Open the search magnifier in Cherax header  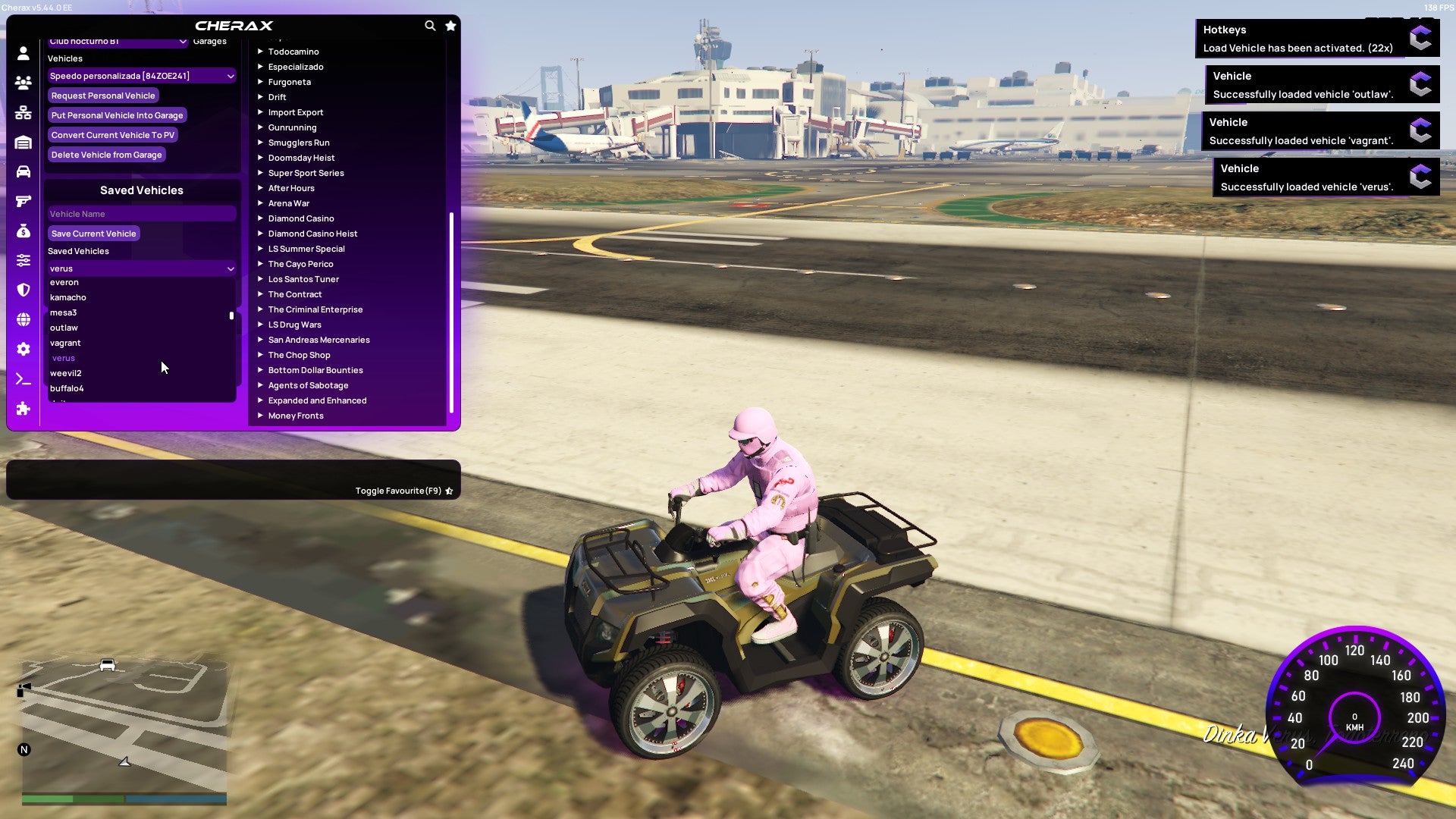click(430, 25)
